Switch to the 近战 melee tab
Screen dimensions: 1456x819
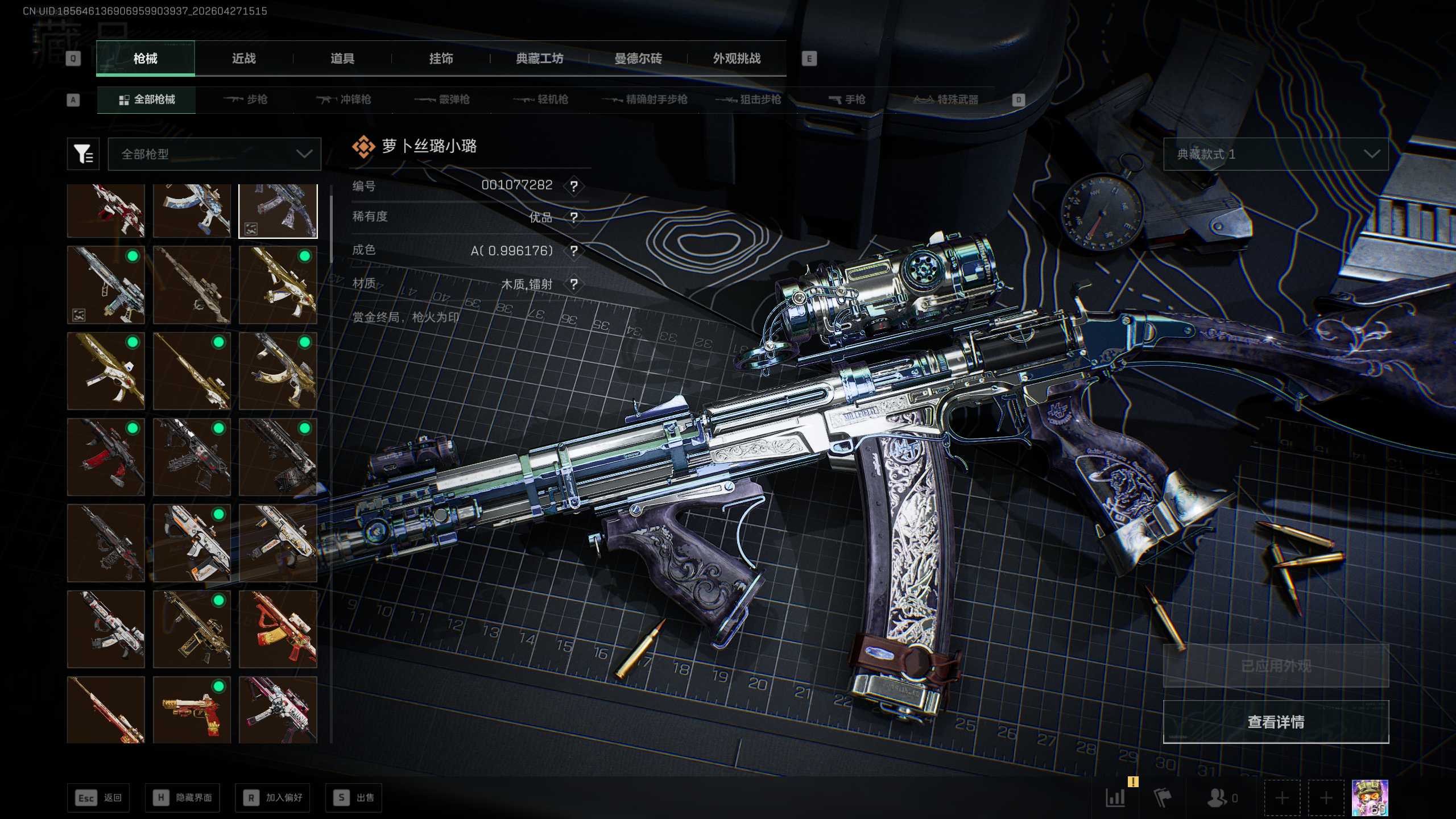click(243, 59)
